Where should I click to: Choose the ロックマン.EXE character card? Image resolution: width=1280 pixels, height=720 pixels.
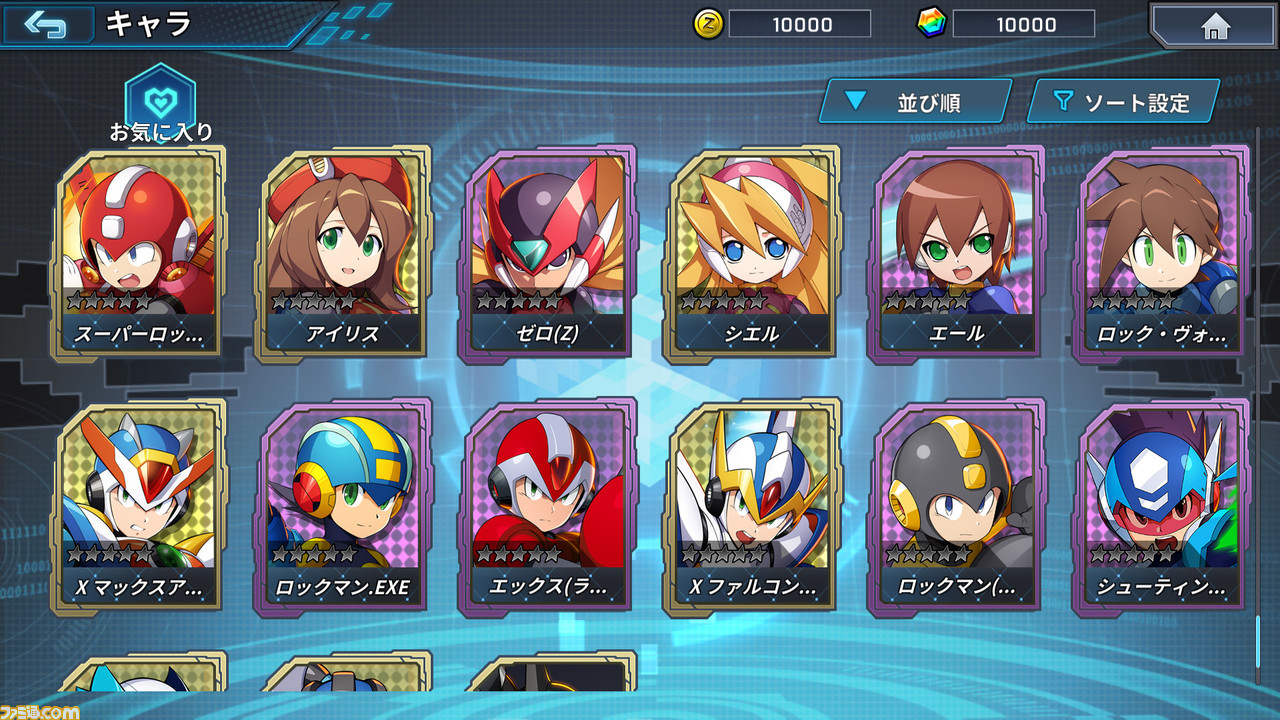344,508
